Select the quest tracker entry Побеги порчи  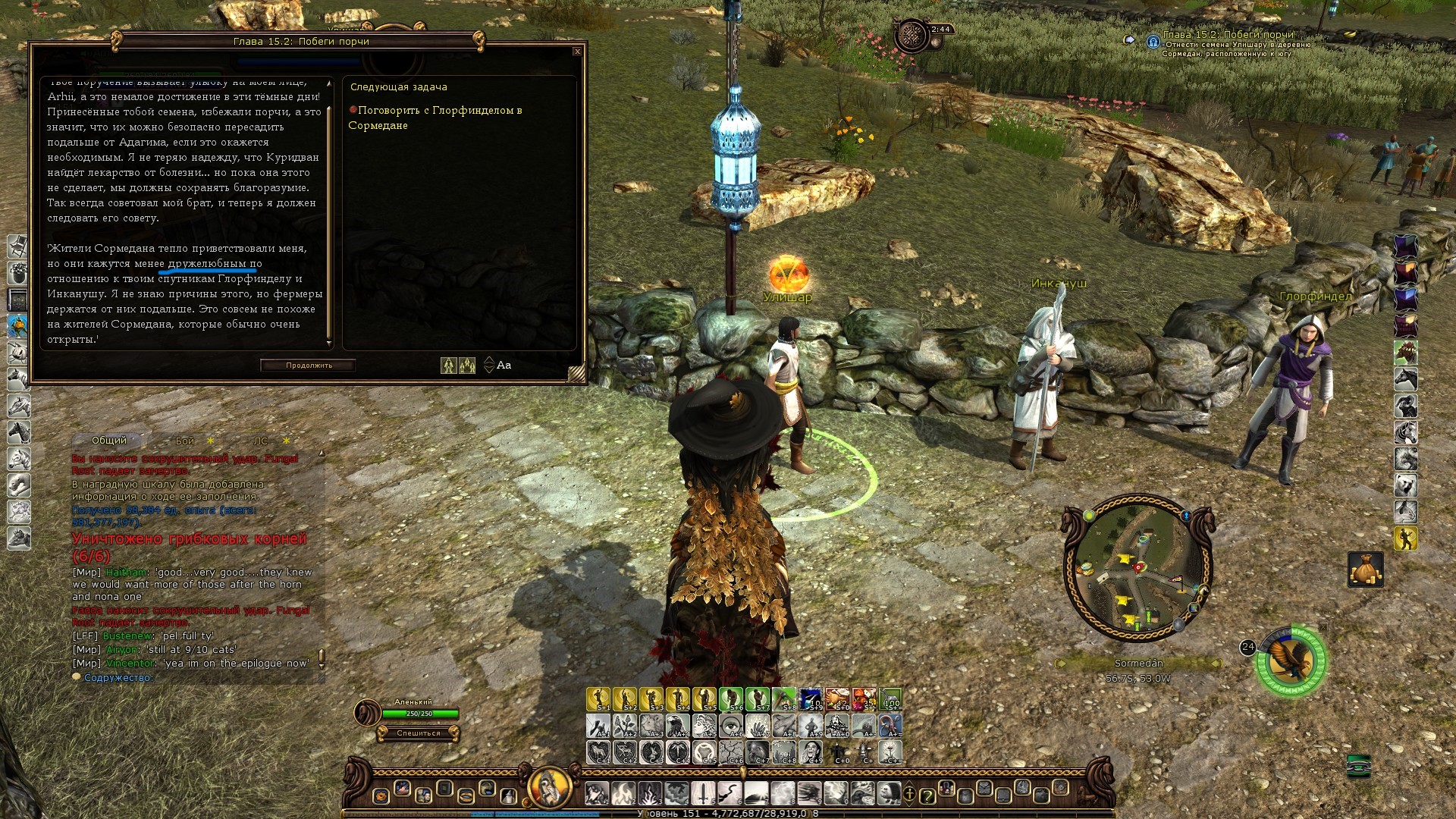coord(1228,35)
